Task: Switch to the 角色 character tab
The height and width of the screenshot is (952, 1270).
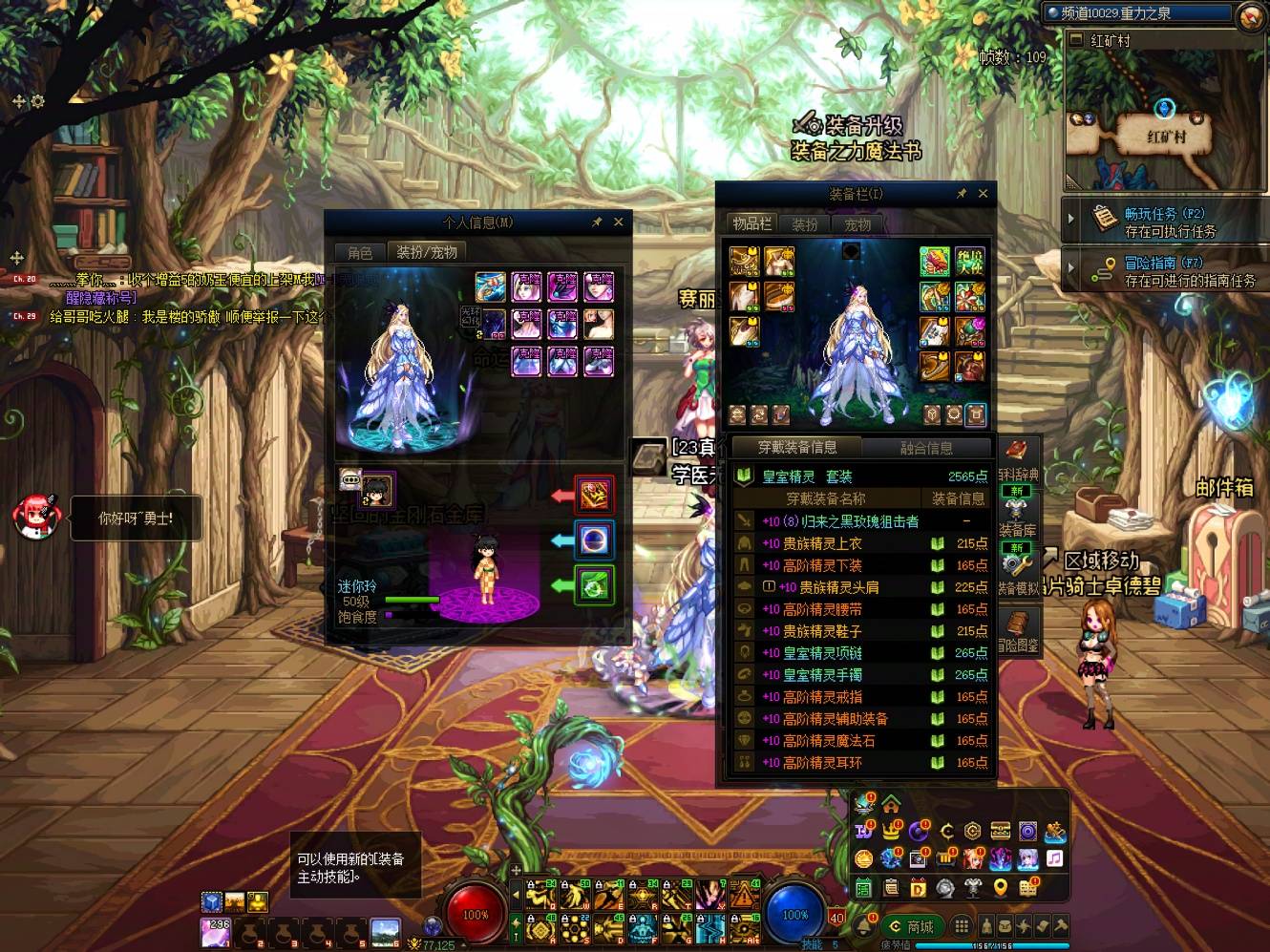Action: [360, 252]
